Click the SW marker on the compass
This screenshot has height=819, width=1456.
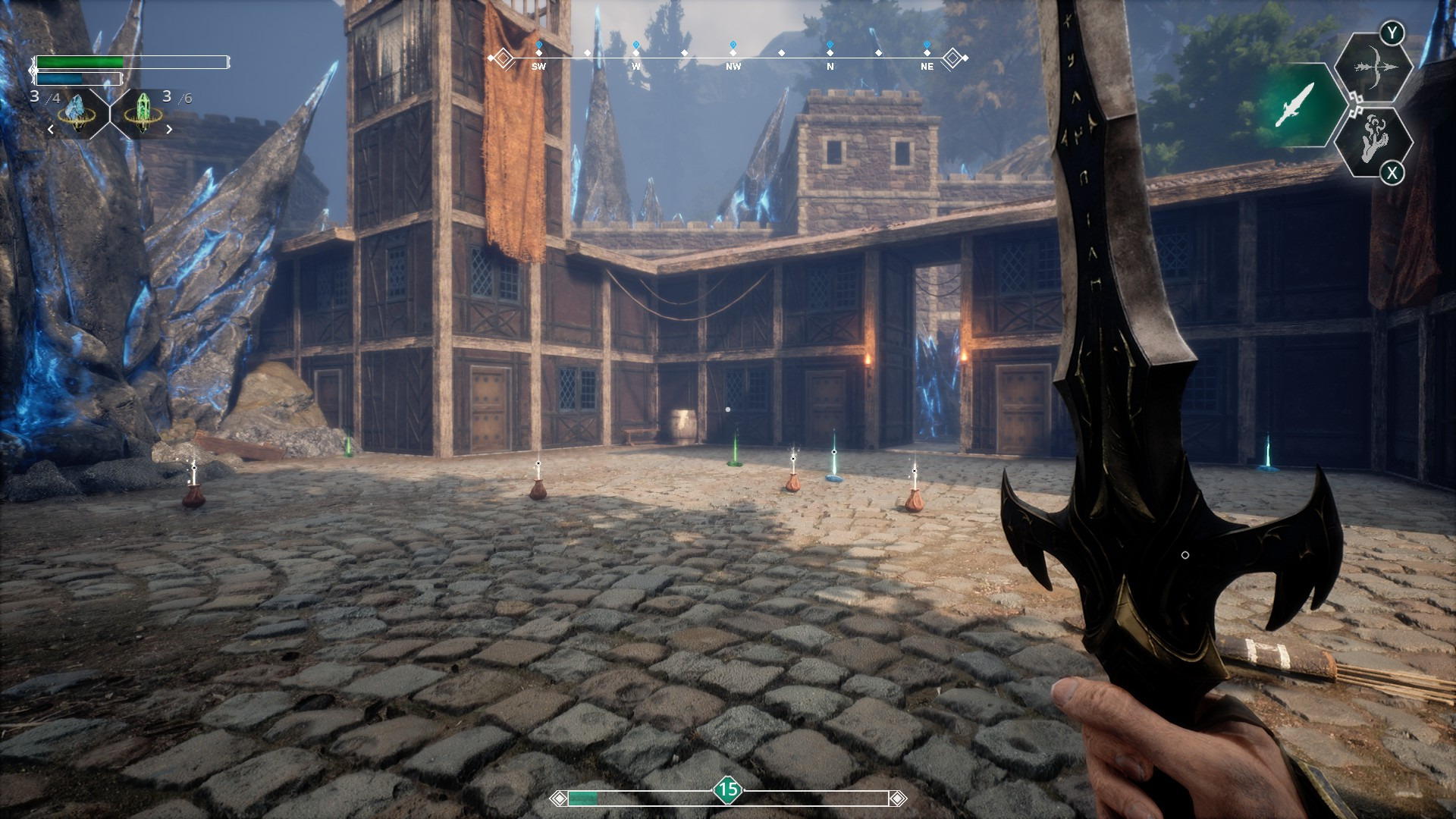click(x=538, y=66)
